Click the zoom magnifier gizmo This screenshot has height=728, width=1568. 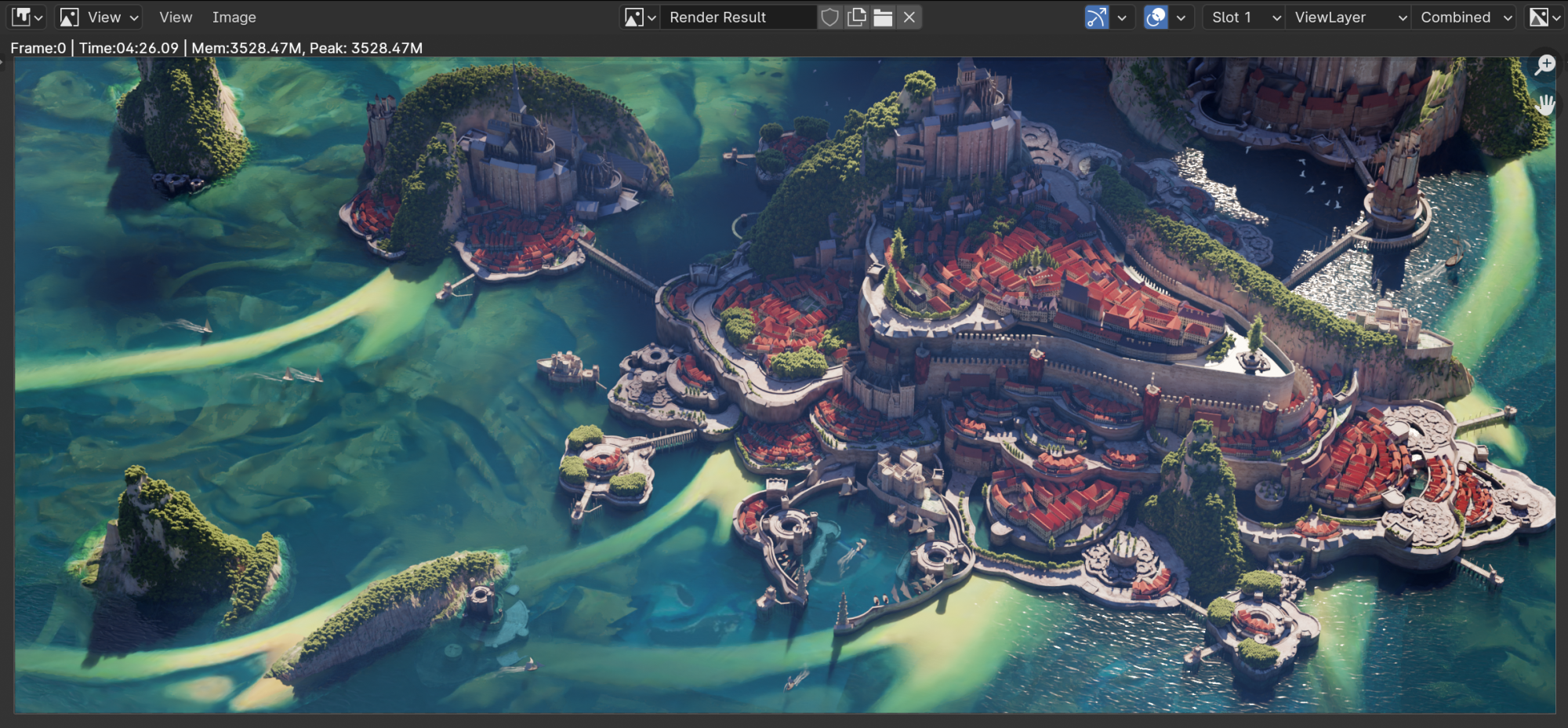click(1544, 65)
